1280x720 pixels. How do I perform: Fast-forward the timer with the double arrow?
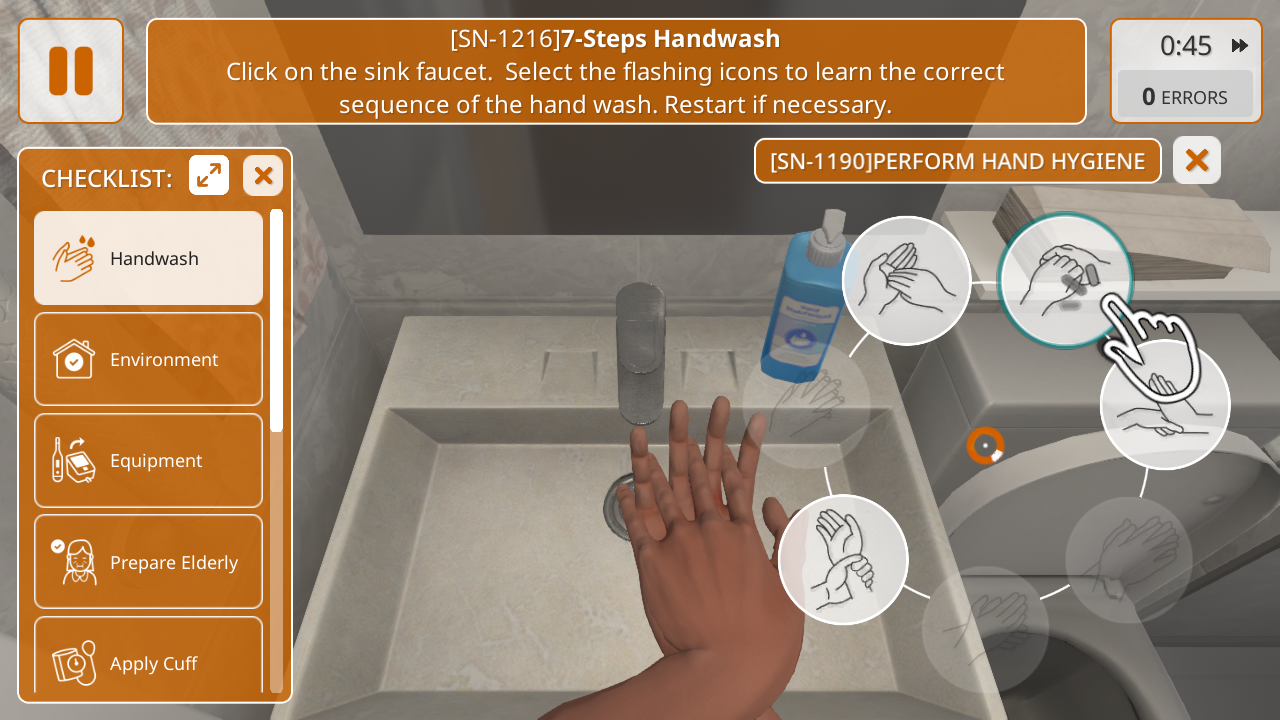pyautogui.click(x=1240, y=45)
